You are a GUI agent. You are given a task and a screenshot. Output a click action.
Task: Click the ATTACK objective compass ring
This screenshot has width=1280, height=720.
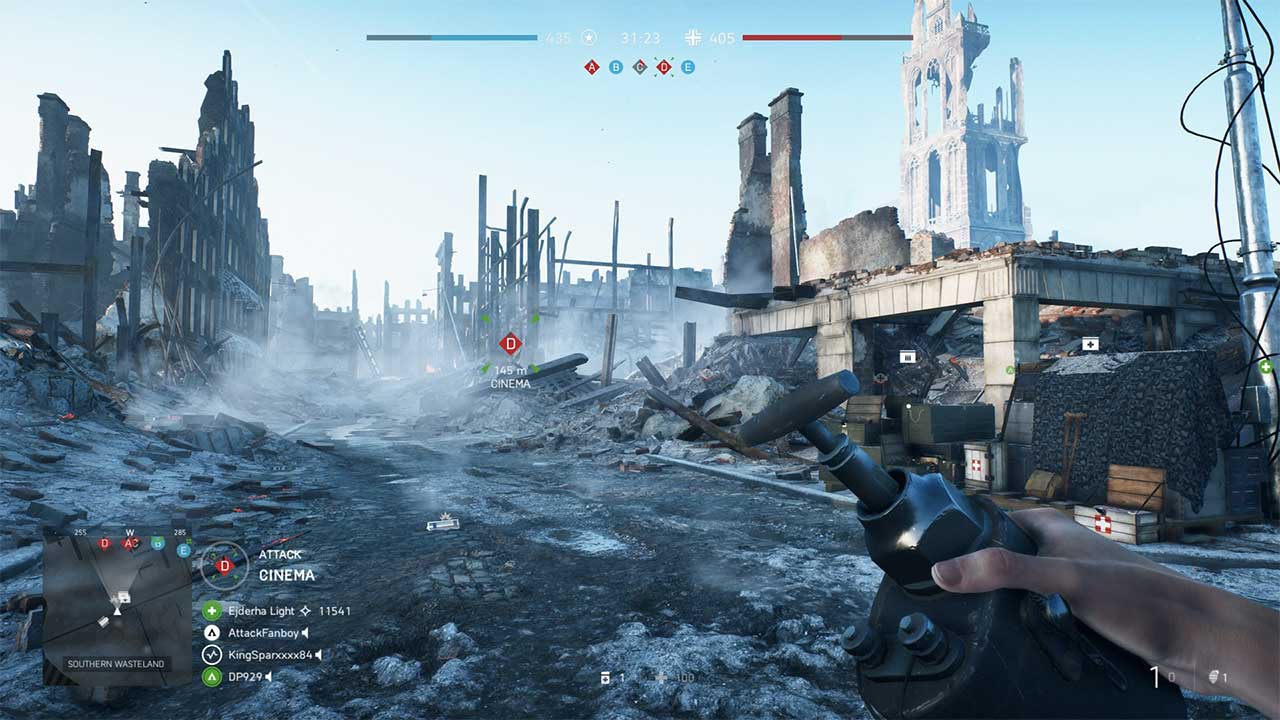(224, 566)
